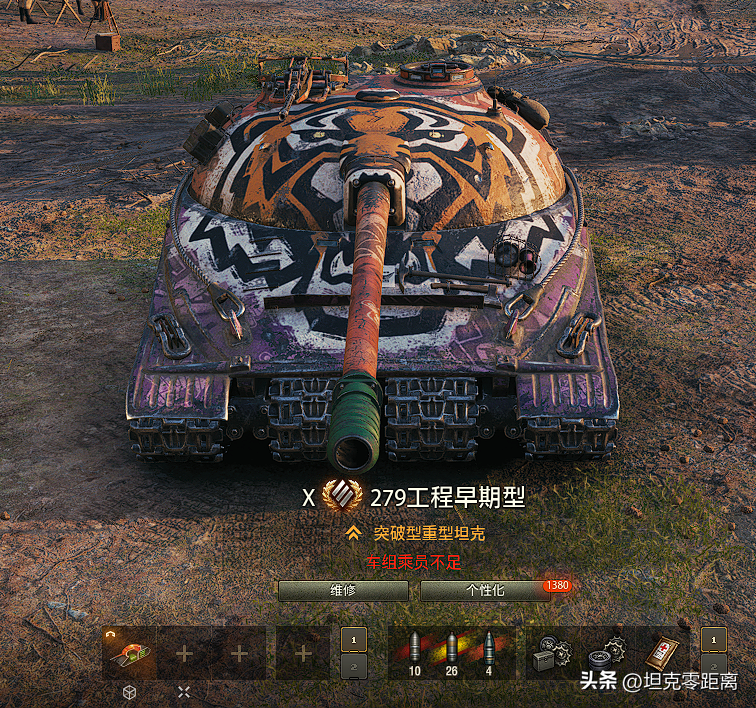Click the crossed arrows icon below equipment
Viewport: 756px width, 708px height.
tap(184, 691)
